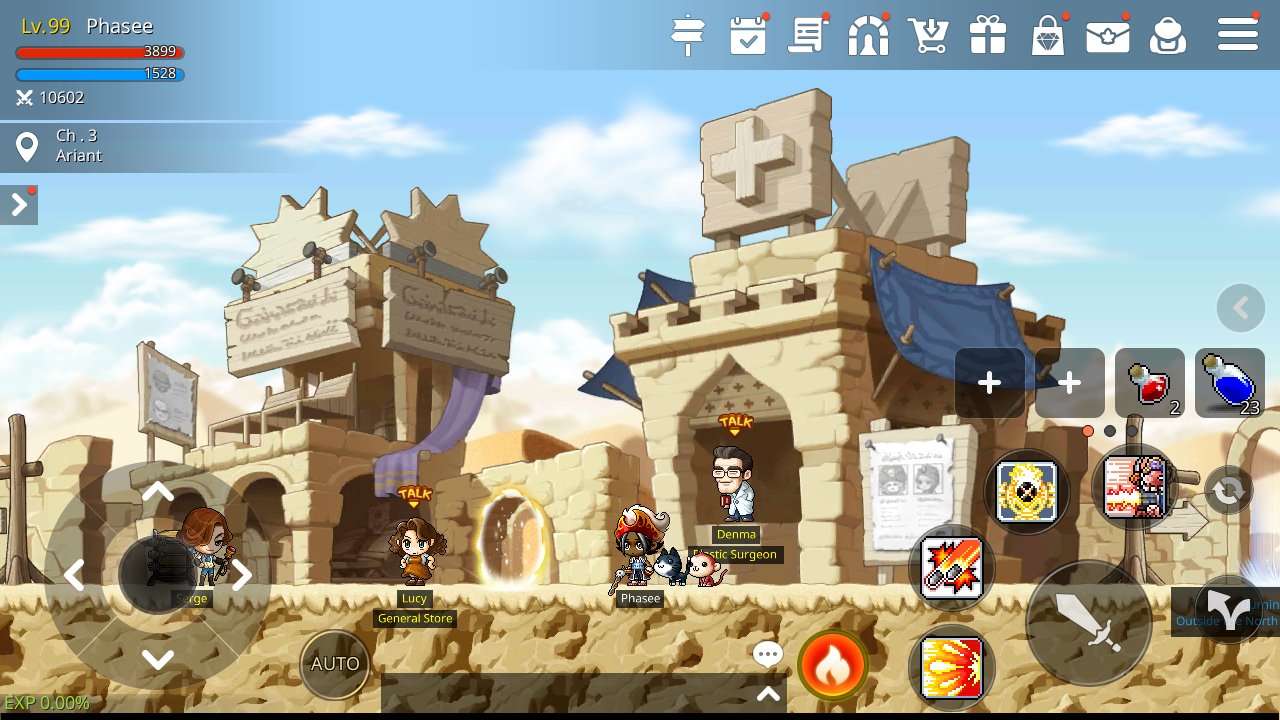
Task: Expand the left sidebar orange chevron
Action: click(x=18, y=204)
